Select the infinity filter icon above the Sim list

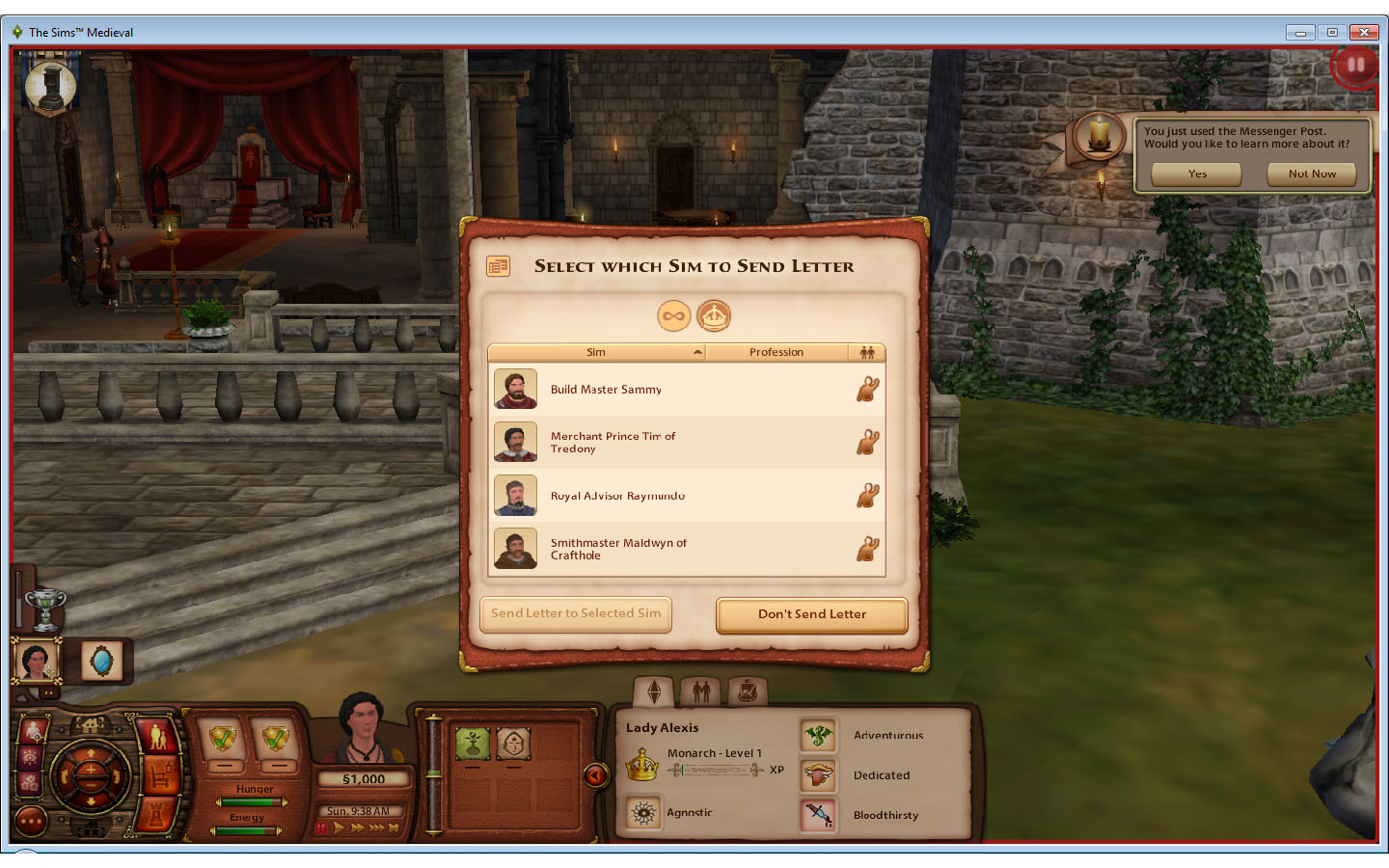tap(673, 315)
